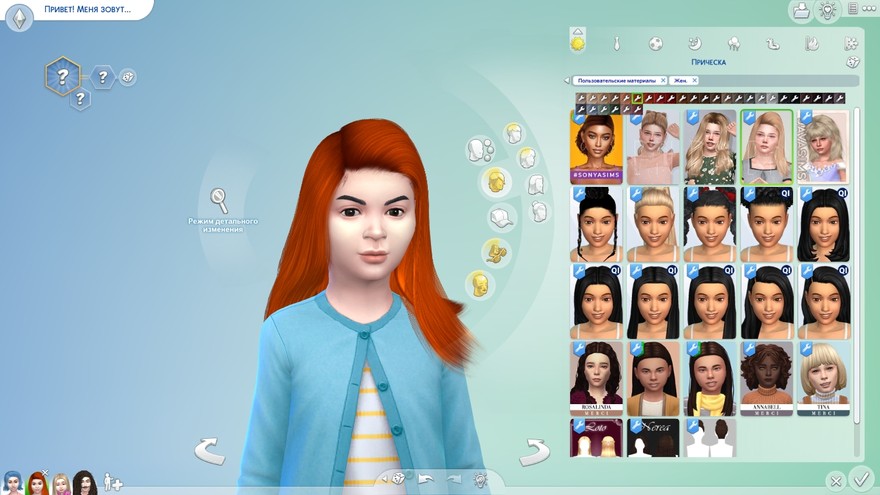Image resolution: width=880 pixels, height=495 pixels.
Task: Switch to the formal outfit tie tab
Action: point(617,44)
